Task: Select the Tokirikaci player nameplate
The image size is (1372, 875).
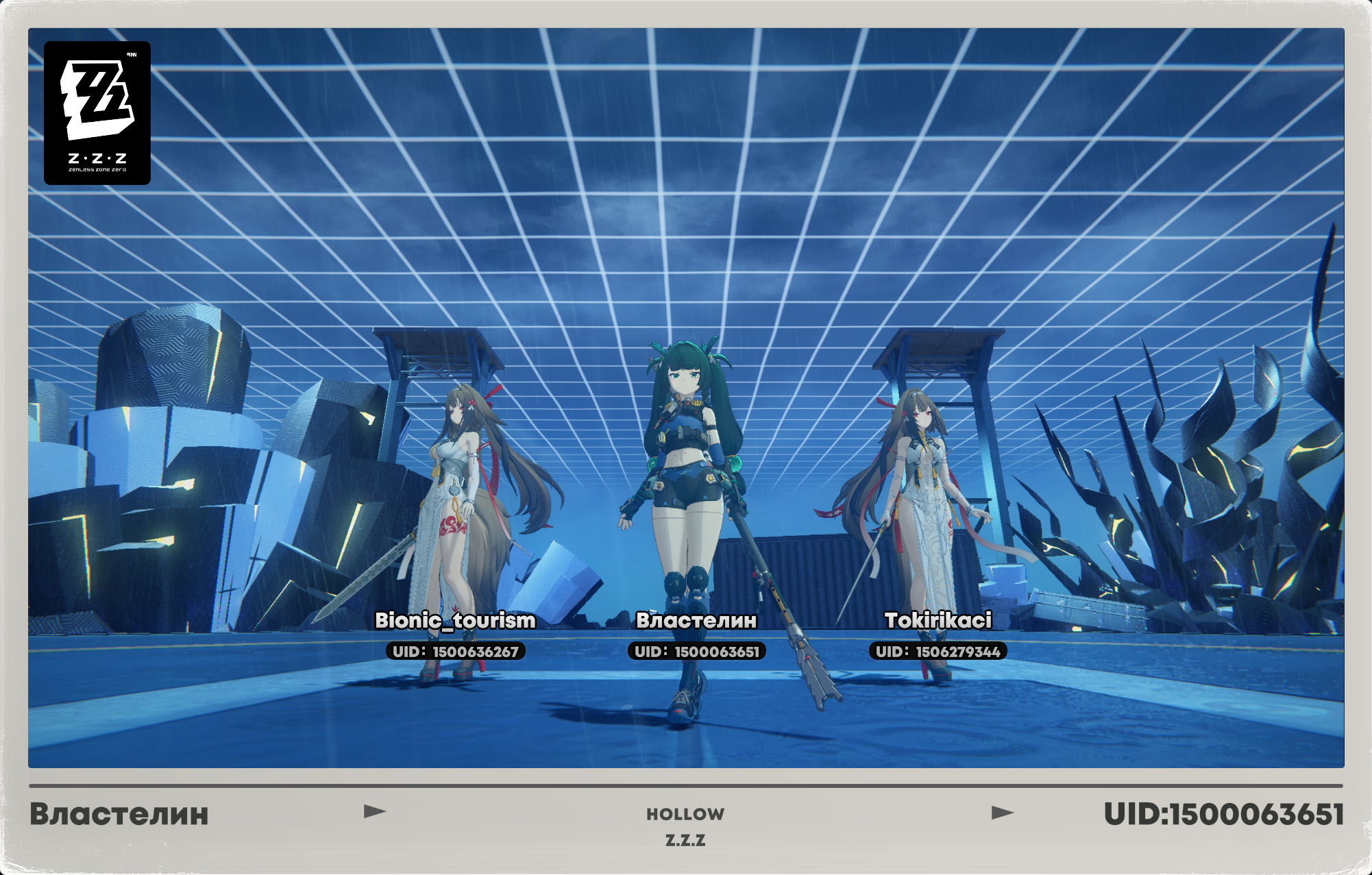Action: tap(938, 620)
